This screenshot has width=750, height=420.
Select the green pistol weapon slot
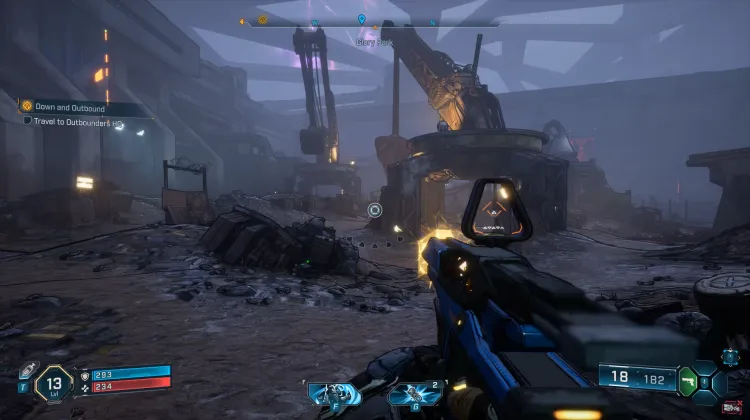(687, 380)
